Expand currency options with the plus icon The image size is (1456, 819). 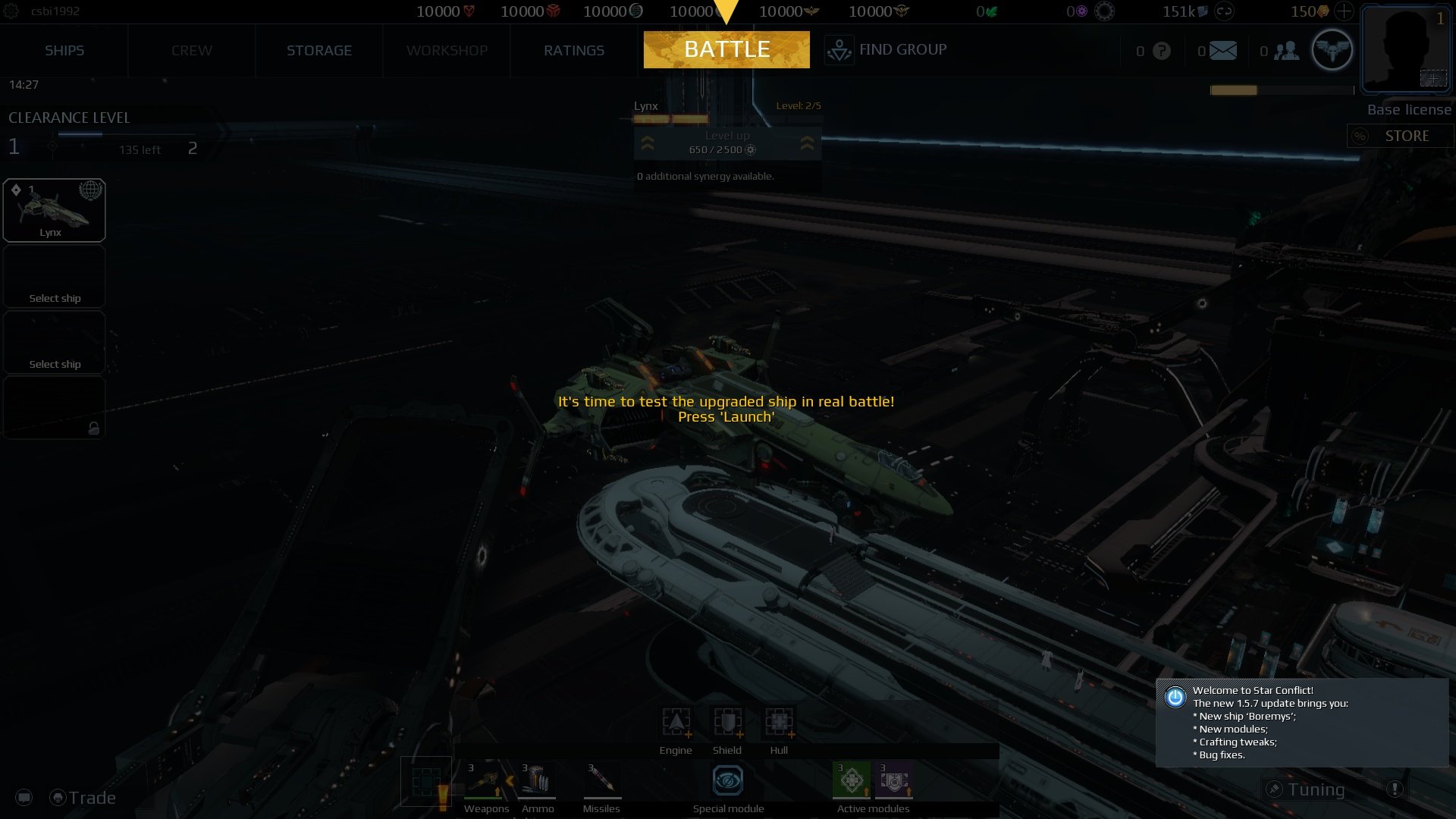(x=1344, y=11)
